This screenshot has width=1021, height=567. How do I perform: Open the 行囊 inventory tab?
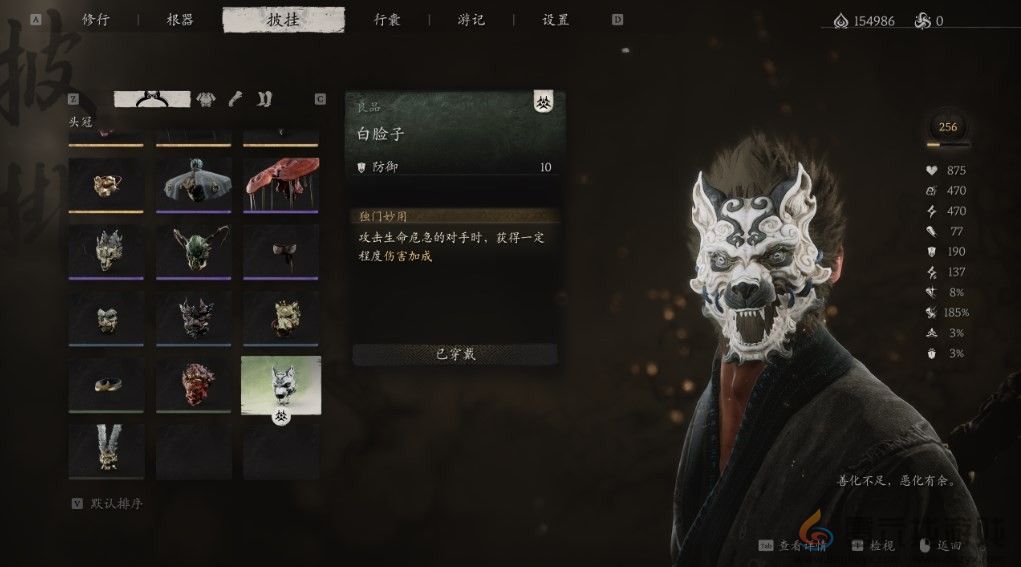click(x=388, y=19)
